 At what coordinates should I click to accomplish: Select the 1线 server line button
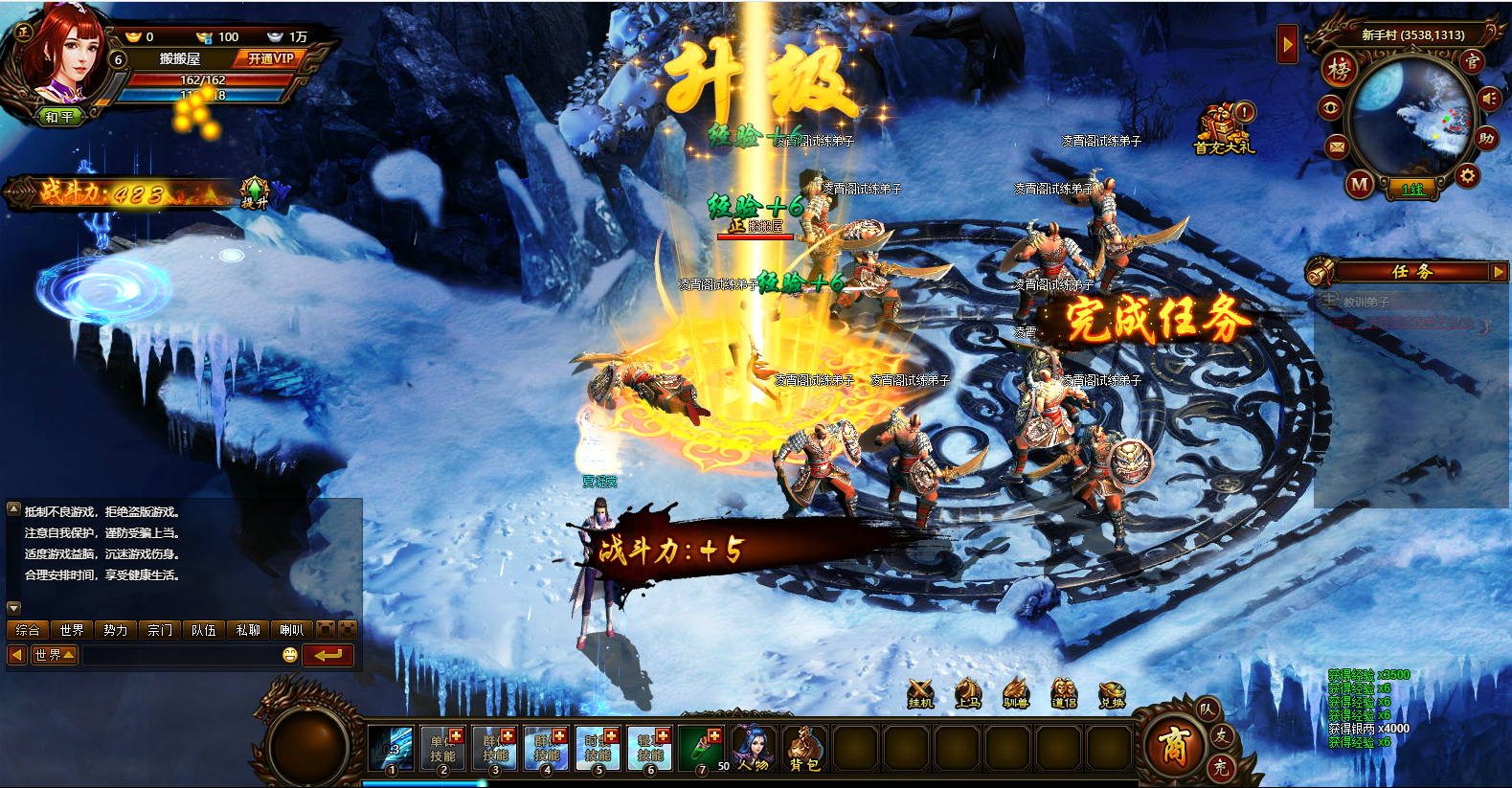coord(1412,190)
